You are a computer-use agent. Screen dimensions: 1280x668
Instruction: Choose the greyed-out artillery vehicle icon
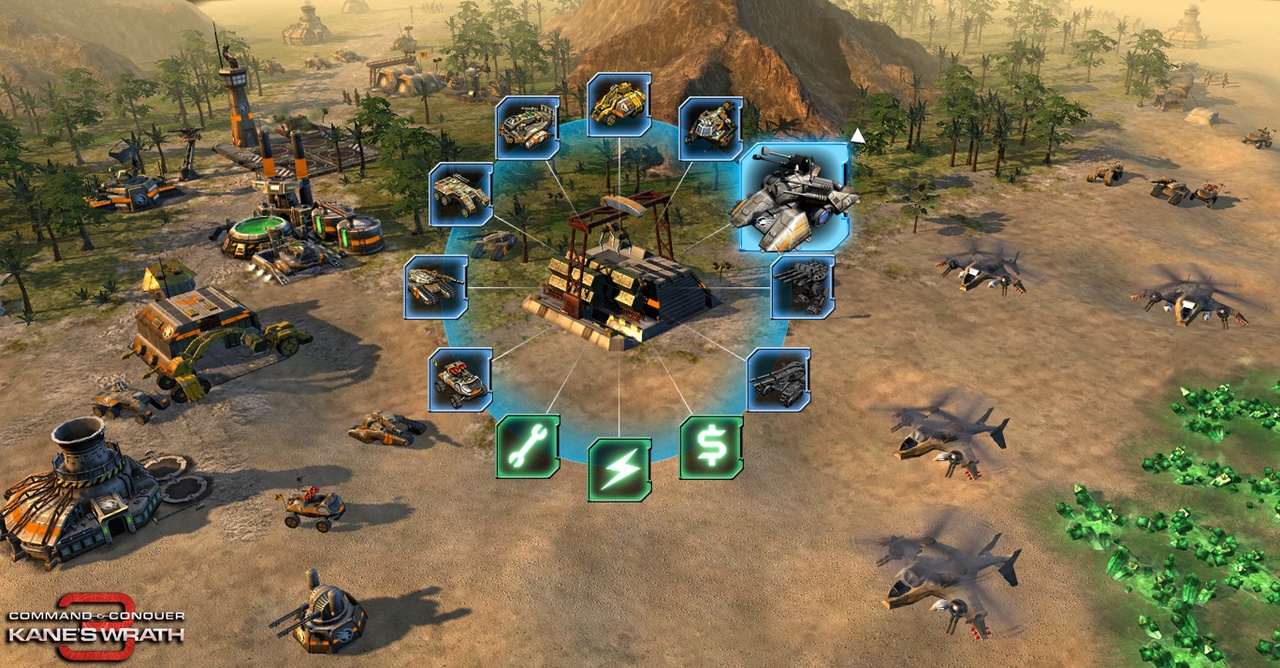(778, 380)
